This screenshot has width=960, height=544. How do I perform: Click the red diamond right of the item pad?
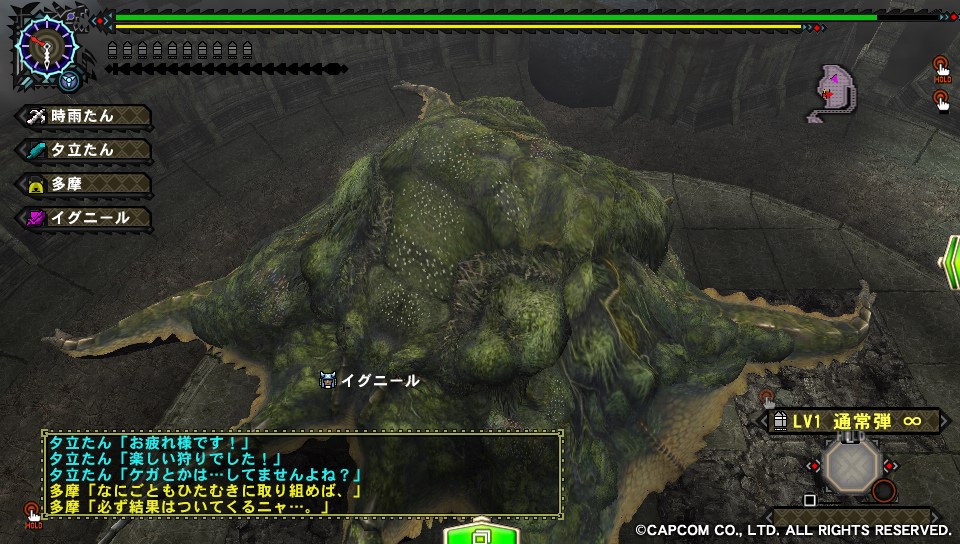point(889,466)
